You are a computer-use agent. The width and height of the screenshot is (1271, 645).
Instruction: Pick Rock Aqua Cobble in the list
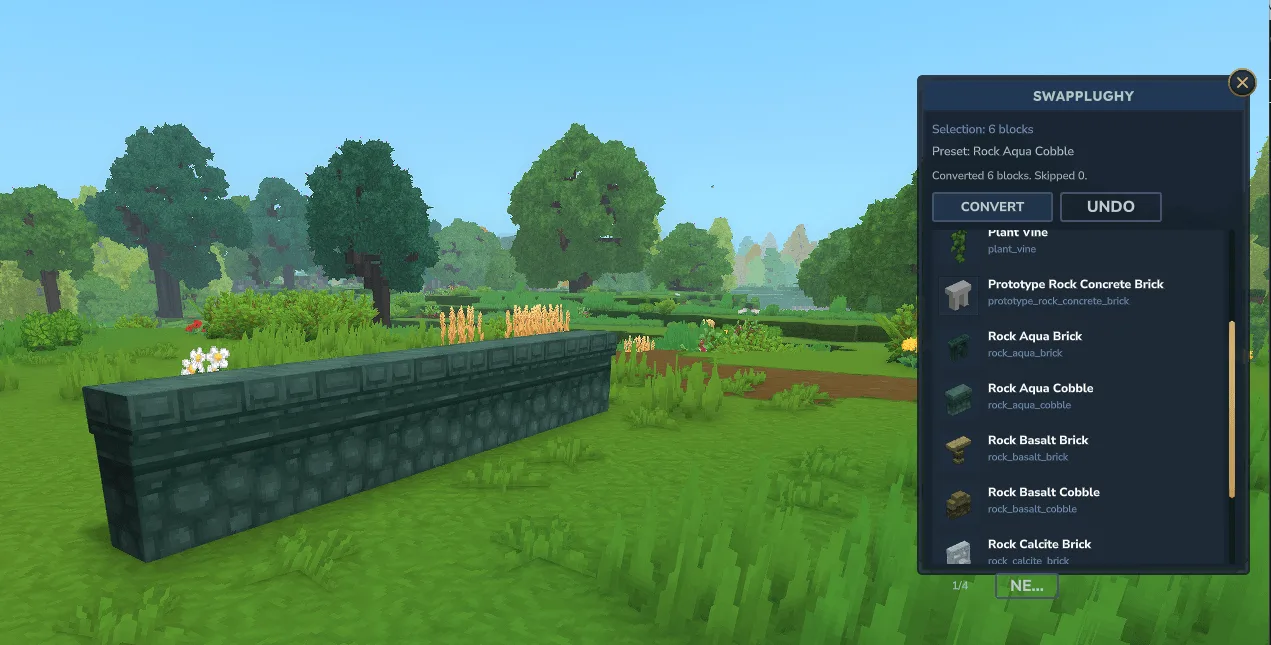tap(1040, 396)
